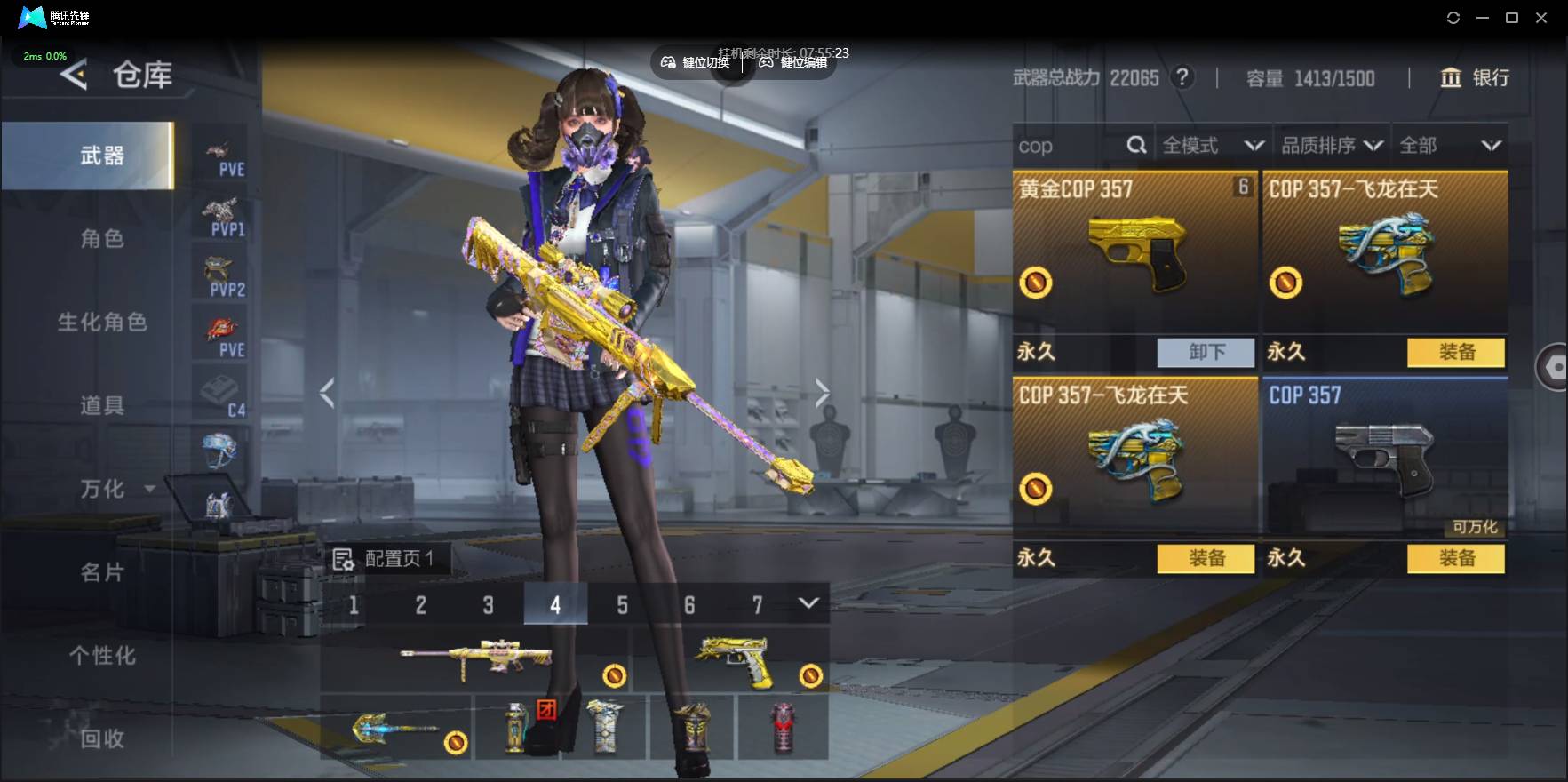Expand the 全模式 mode dropdown

tap(1212, 146)
